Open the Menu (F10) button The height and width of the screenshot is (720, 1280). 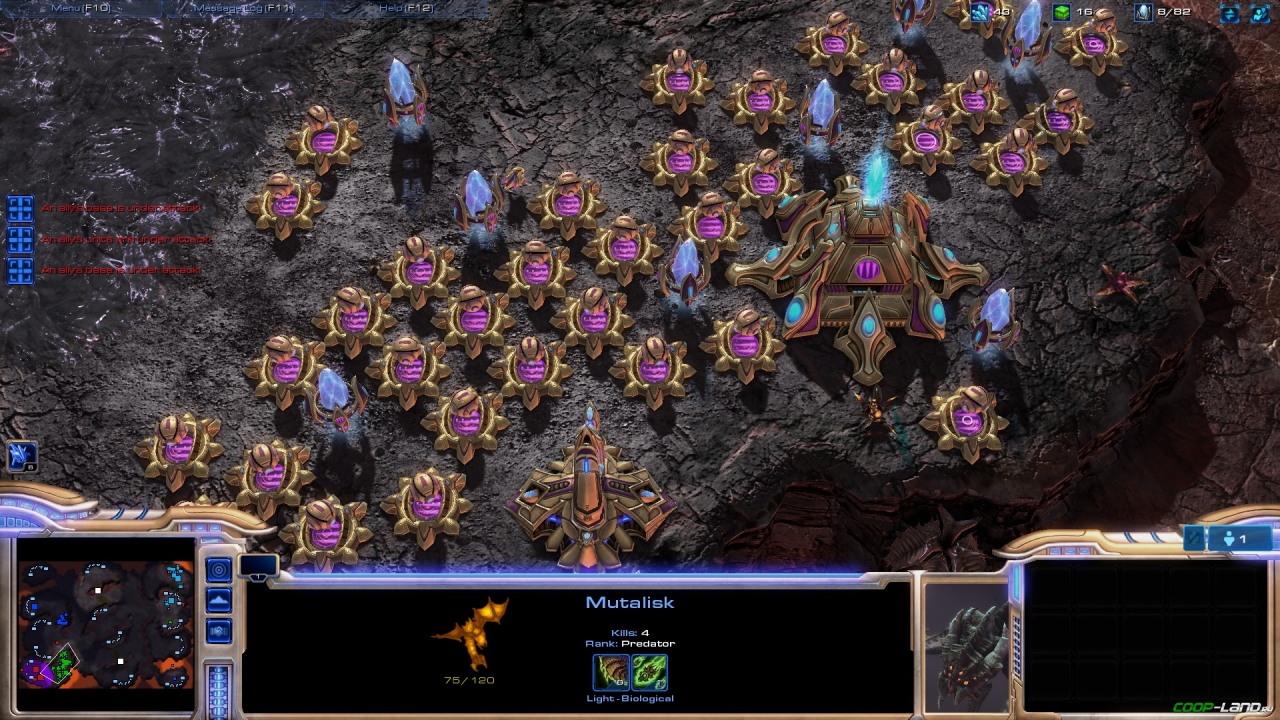pyautogui.click(x=80, y=8)
